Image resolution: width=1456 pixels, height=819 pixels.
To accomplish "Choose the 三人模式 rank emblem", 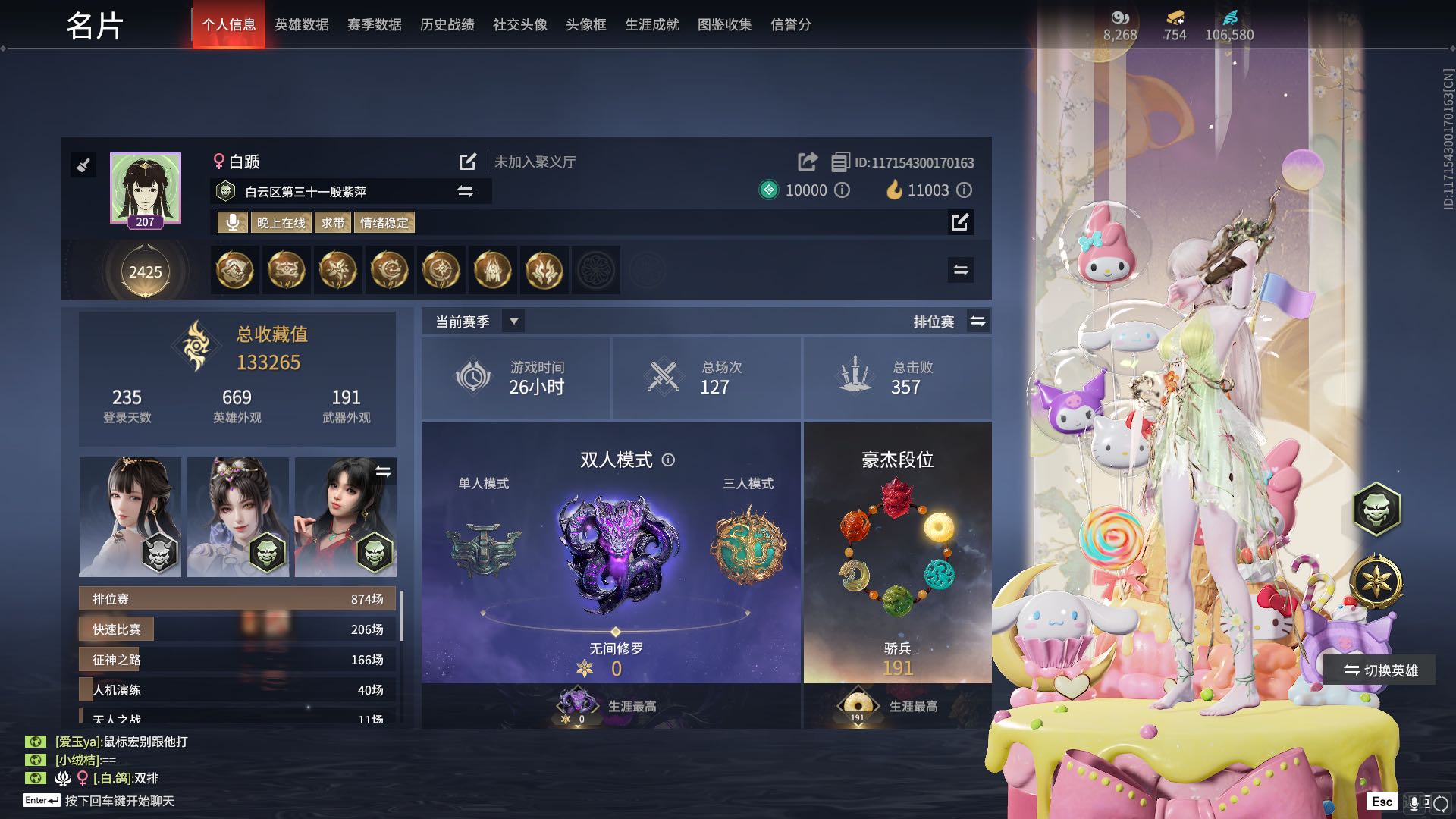I will tap(748, 546).
